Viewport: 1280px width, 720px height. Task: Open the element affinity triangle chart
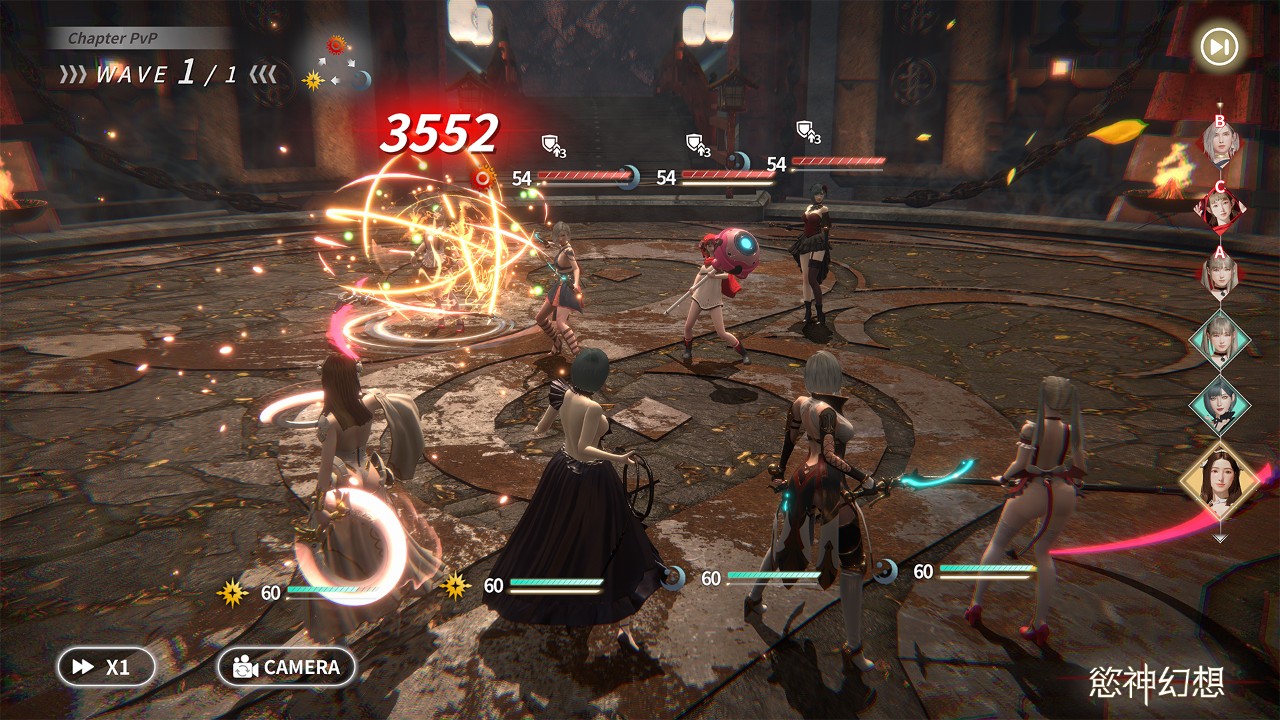(336, 64)
